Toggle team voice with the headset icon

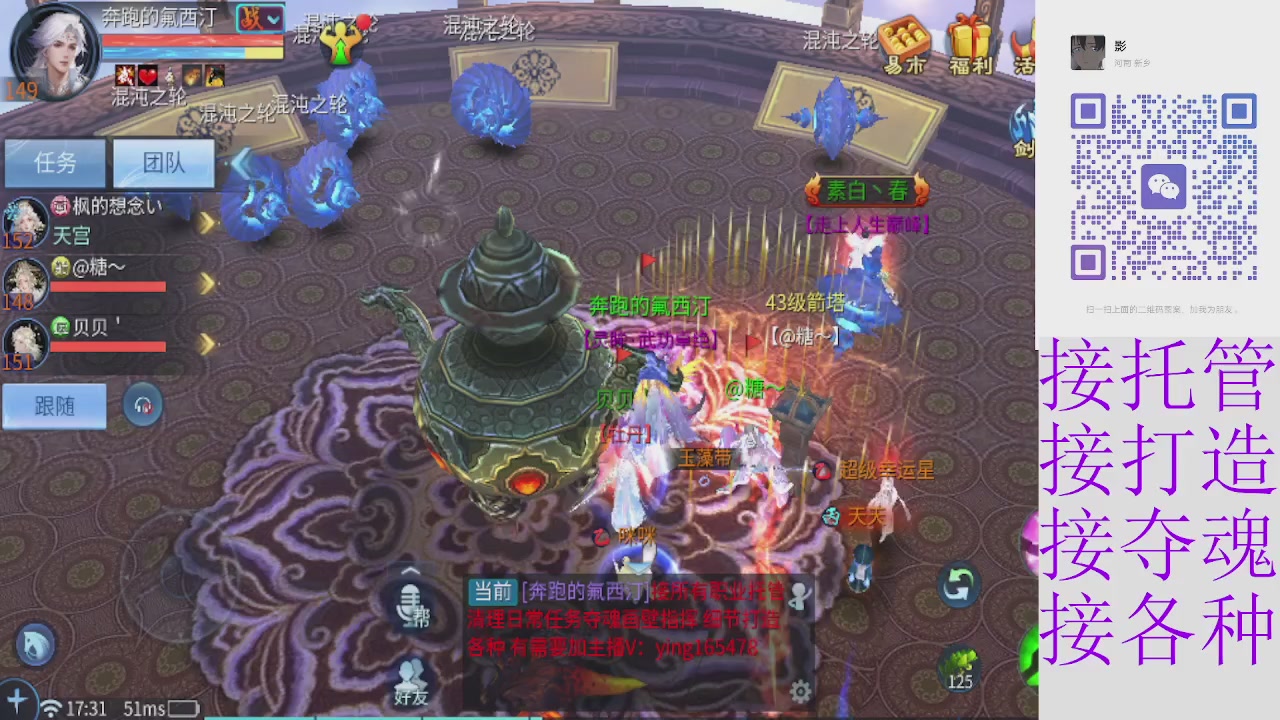point(143,403)
